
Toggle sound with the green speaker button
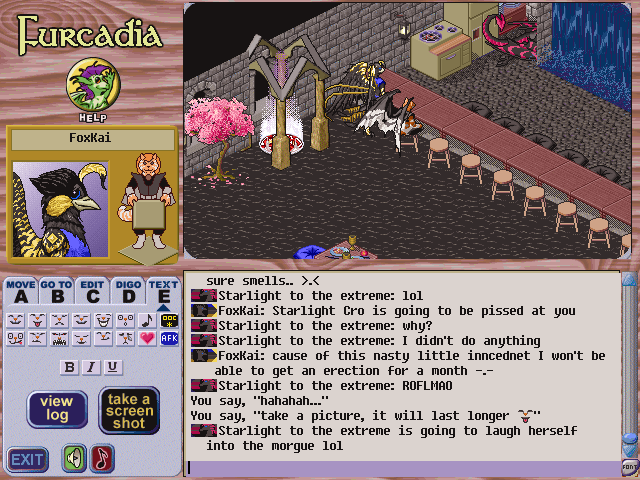pyautogui.click(x=74, y=459)
